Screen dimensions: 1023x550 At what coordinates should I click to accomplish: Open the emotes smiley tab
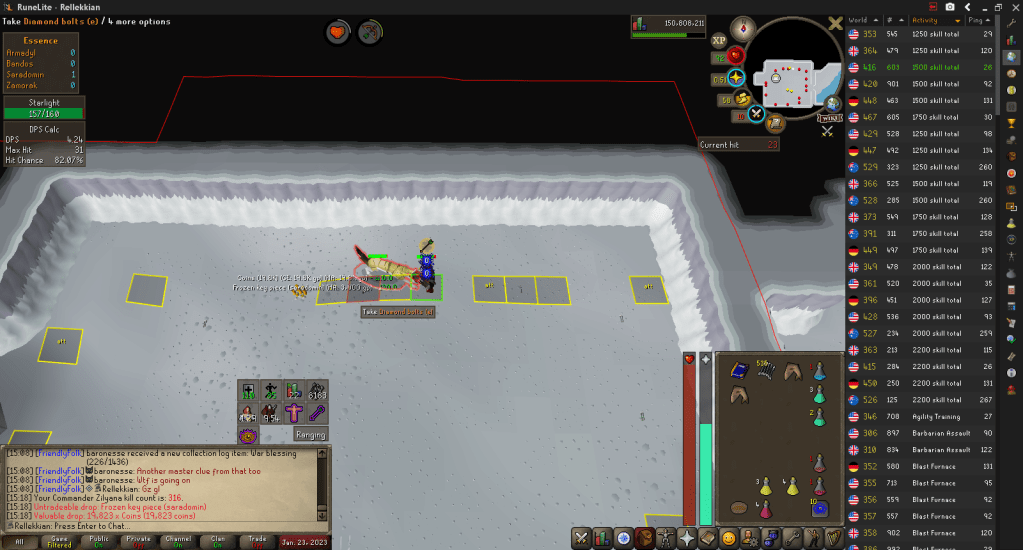click(728, 538)
